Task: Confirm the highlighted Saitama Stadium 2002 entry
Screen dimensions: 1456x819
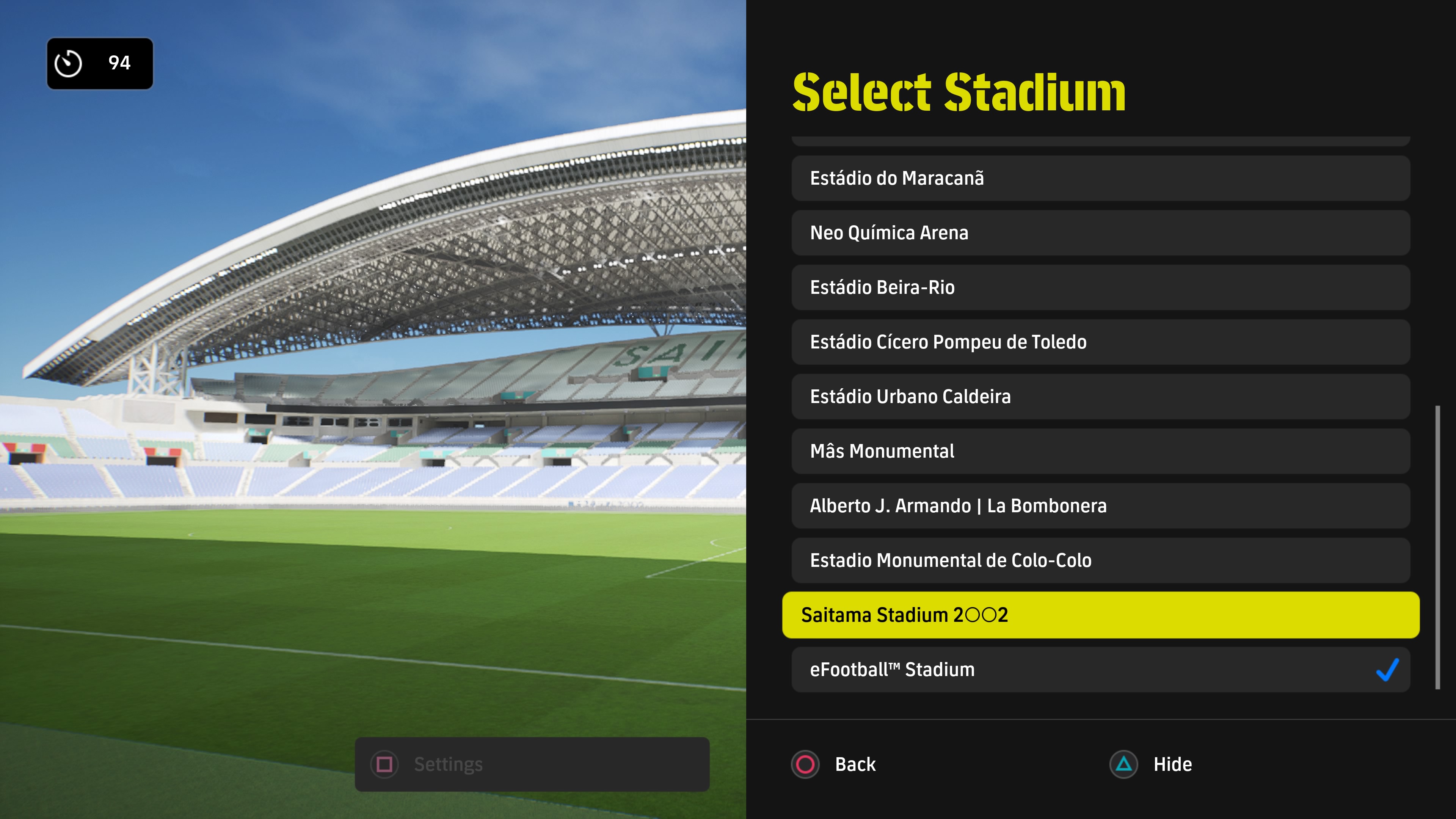Action: [x=1100, y=615]
